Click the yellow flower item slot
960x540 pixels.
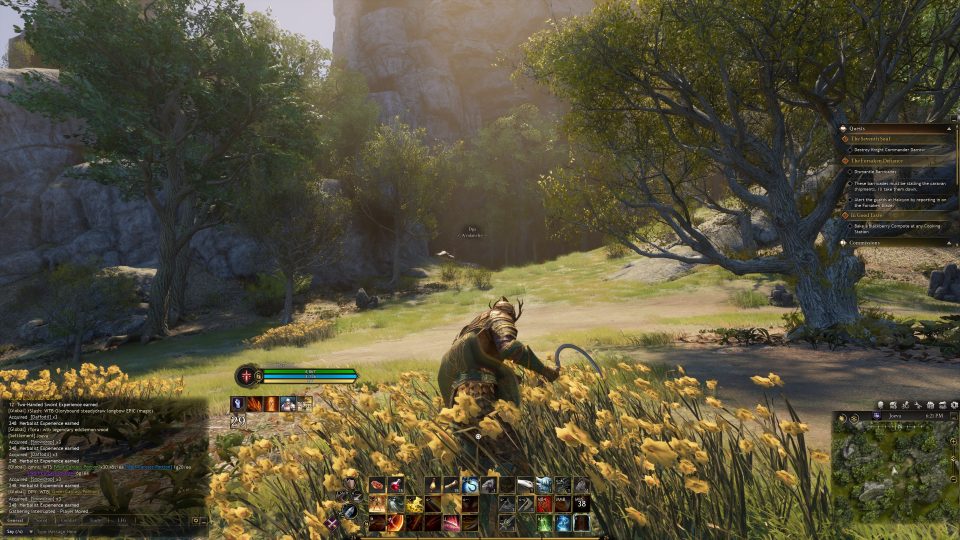point(414,504)
